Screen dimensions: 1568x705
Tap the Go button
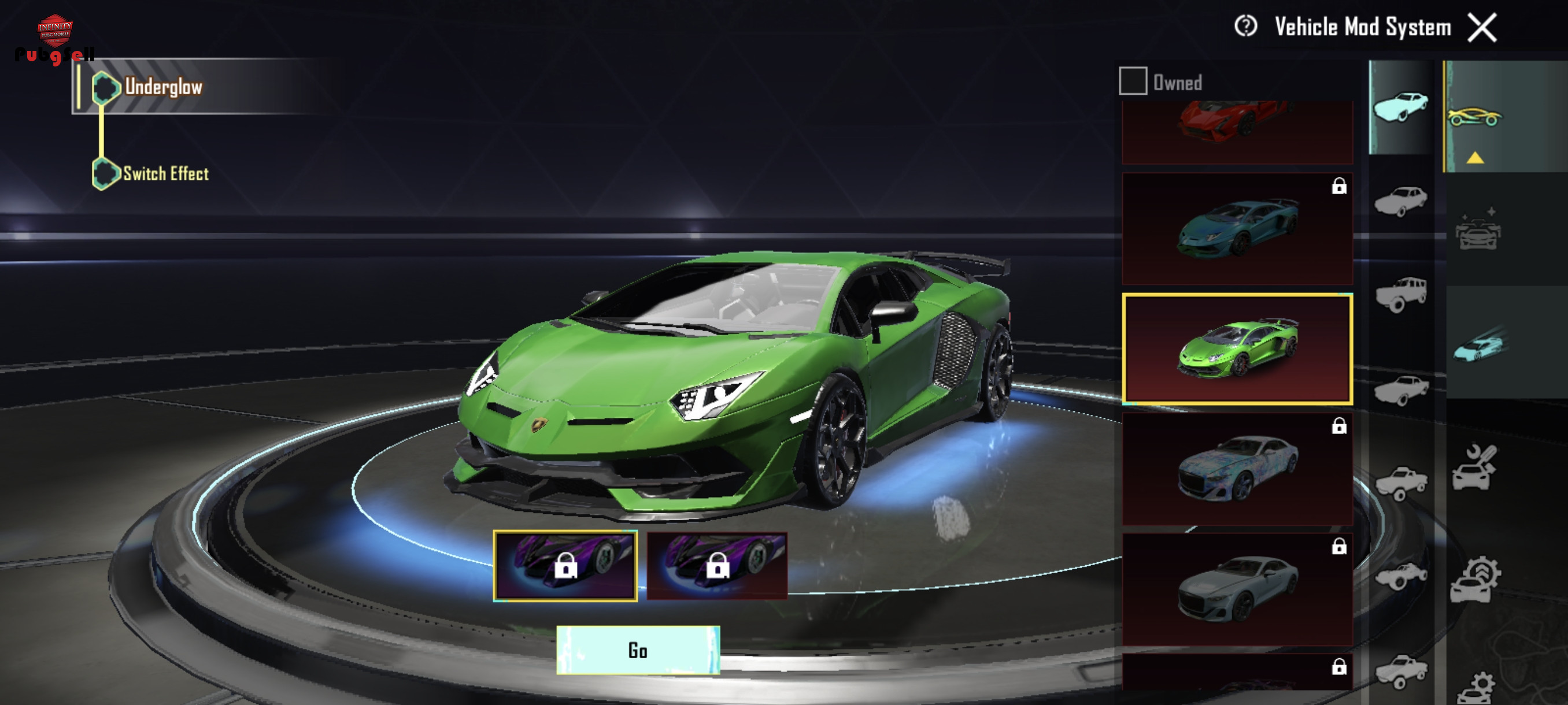(x=637, y=650)
